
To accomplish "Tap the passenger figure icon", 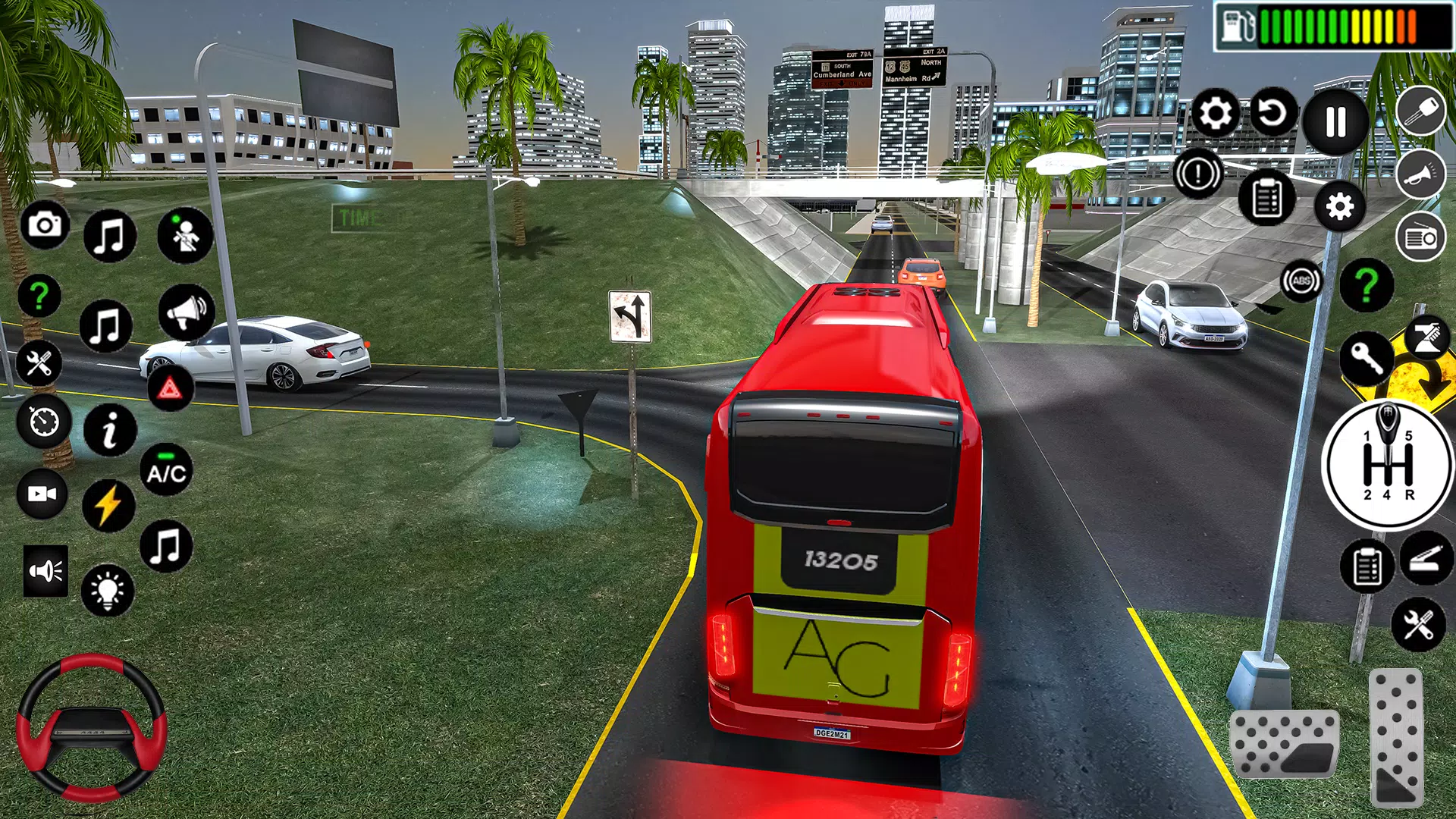I will click(x=185, y=236).
